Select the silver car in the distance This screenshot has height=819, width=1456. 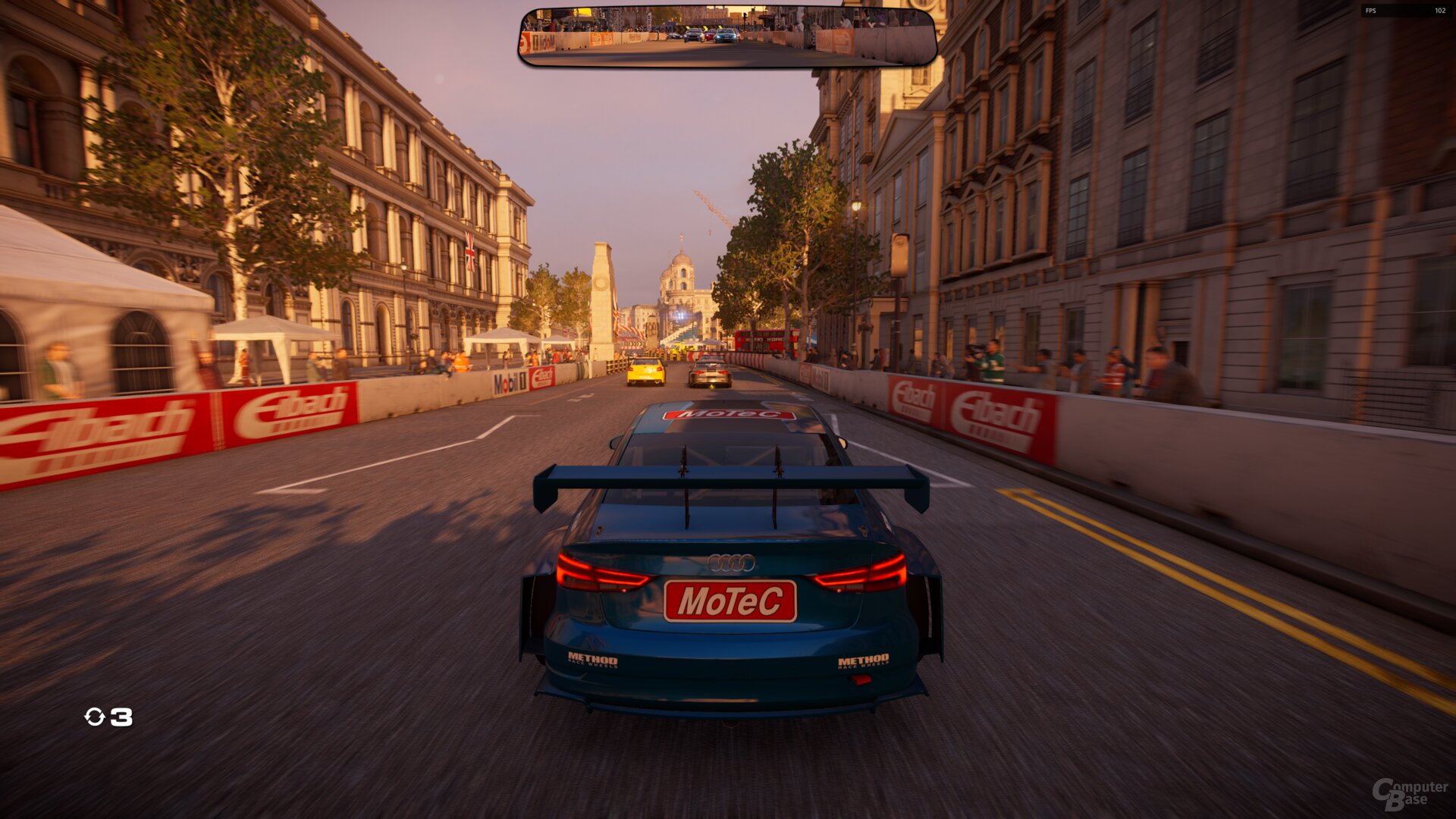tap(709, 373)
